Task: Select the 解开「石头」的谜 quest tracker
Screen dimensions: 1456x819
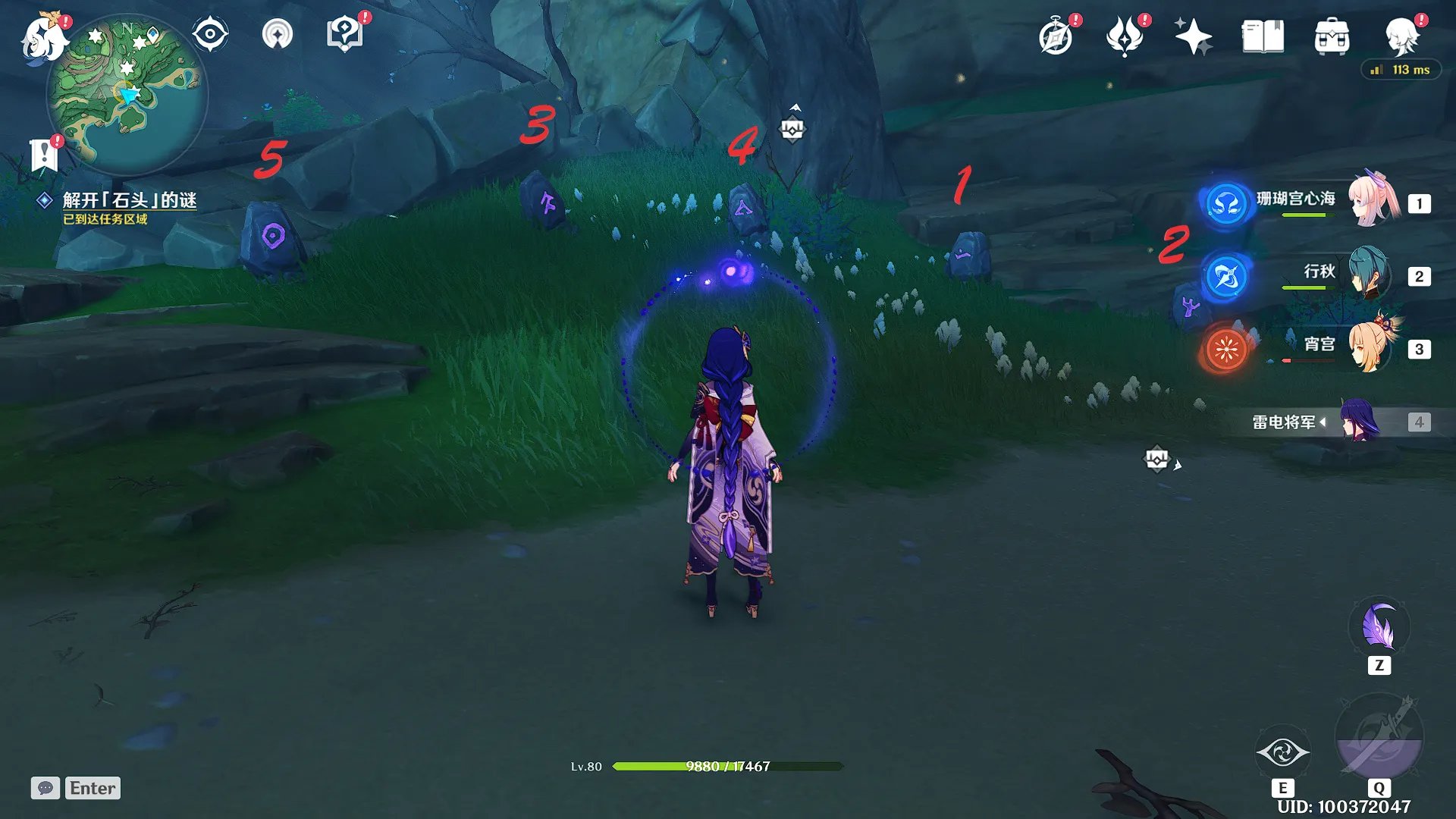Action: coord(129,200)
